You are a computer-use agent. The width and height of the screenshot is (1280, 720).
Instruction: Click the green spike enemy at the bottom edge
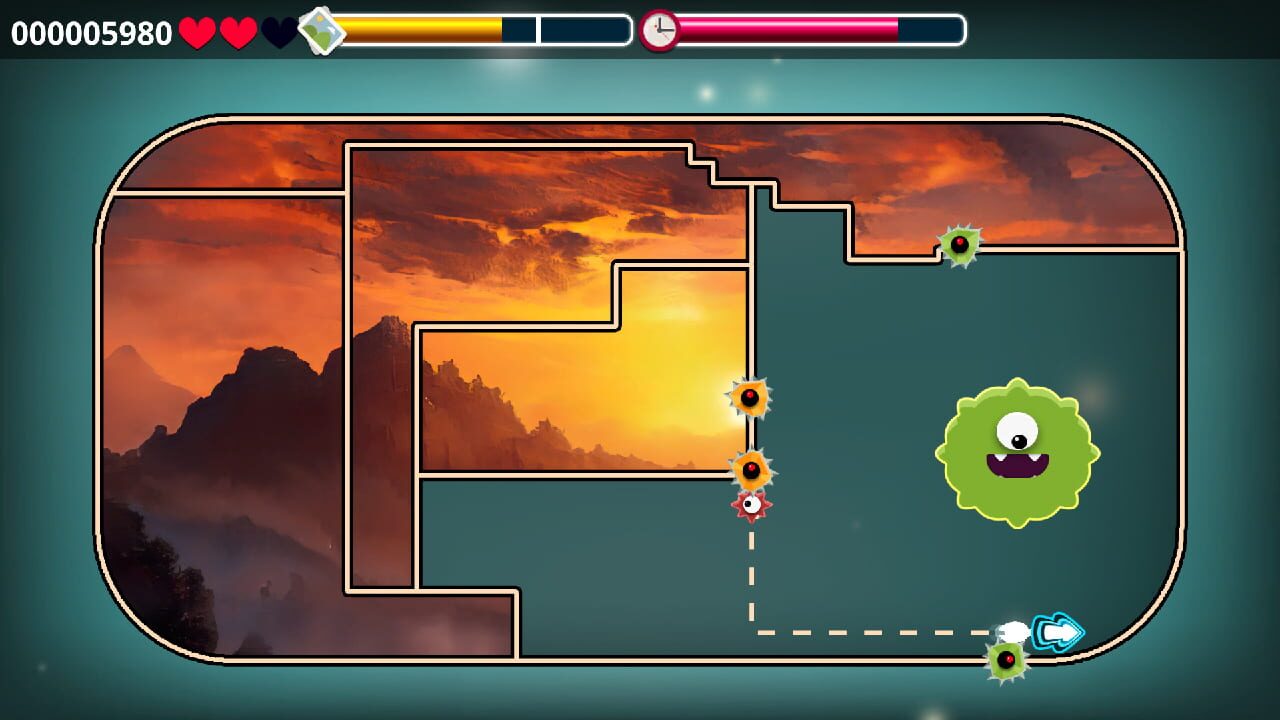(1007, 661)
